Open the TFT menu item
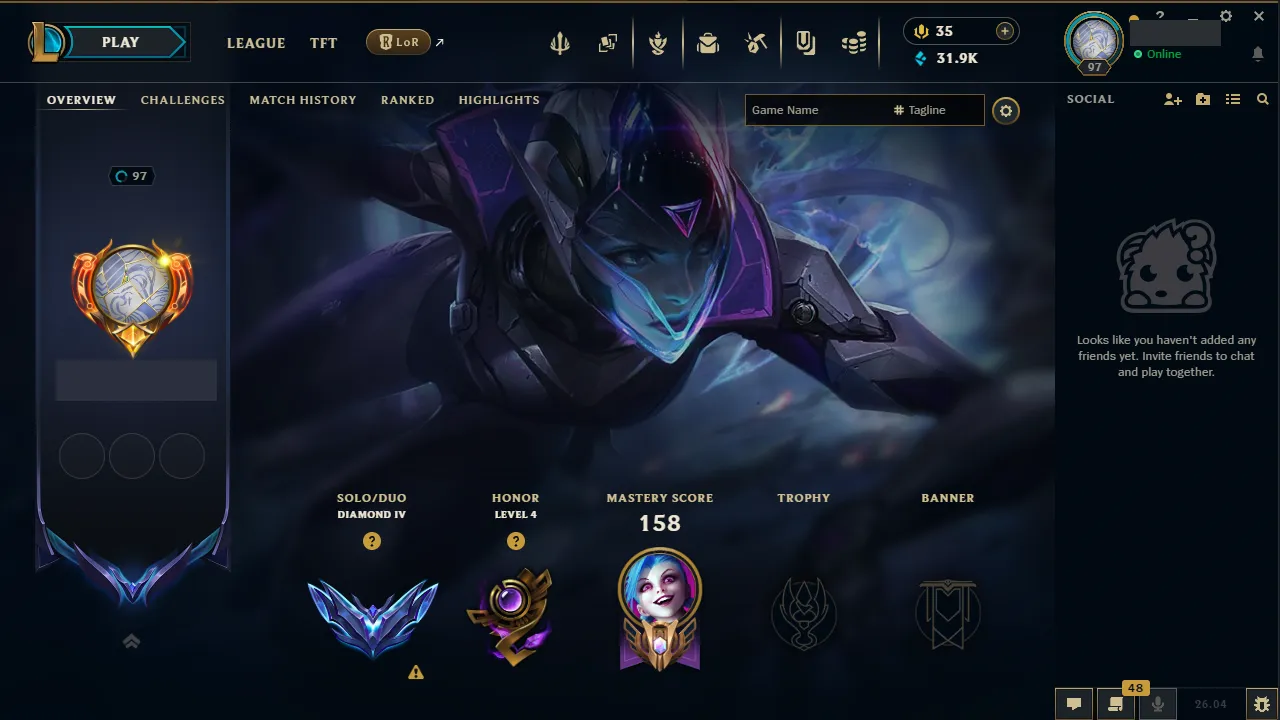The width and height of the screenshot is (1280, 720). [x=323, y=43]
